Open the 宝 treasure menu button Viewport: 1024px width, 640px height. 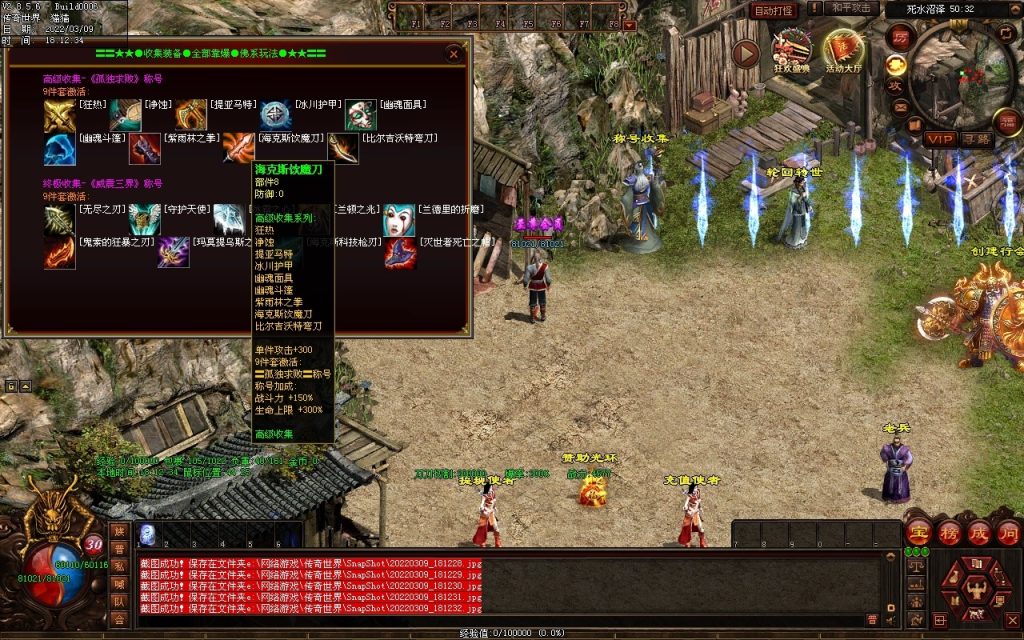coord(918,532)
